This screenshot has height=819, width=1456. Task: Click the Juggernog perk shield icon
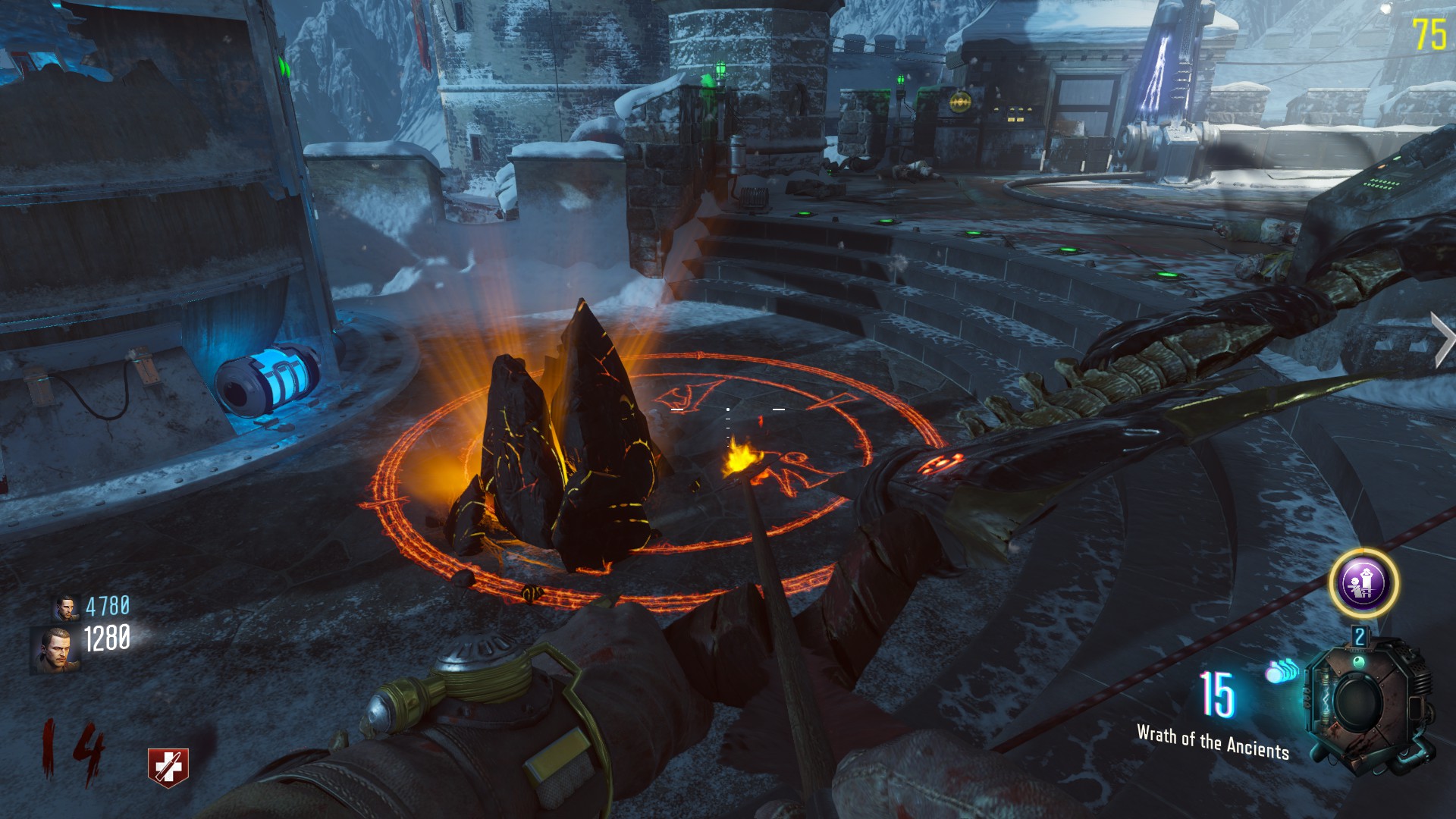click(x=168, y=767)
